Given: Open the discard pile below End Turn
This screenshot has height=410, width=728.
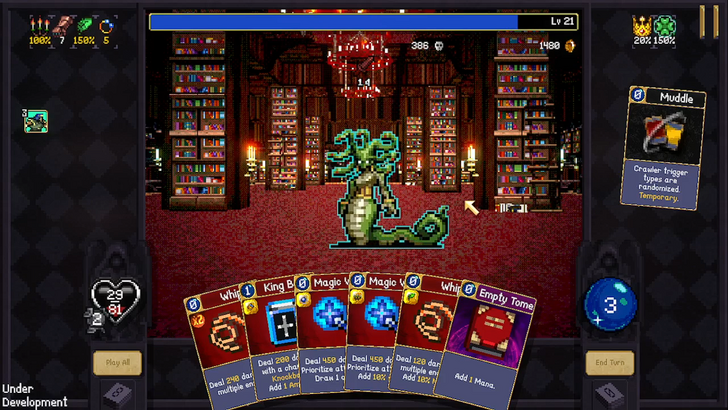Looking at the screenshot, I should 609,393.
